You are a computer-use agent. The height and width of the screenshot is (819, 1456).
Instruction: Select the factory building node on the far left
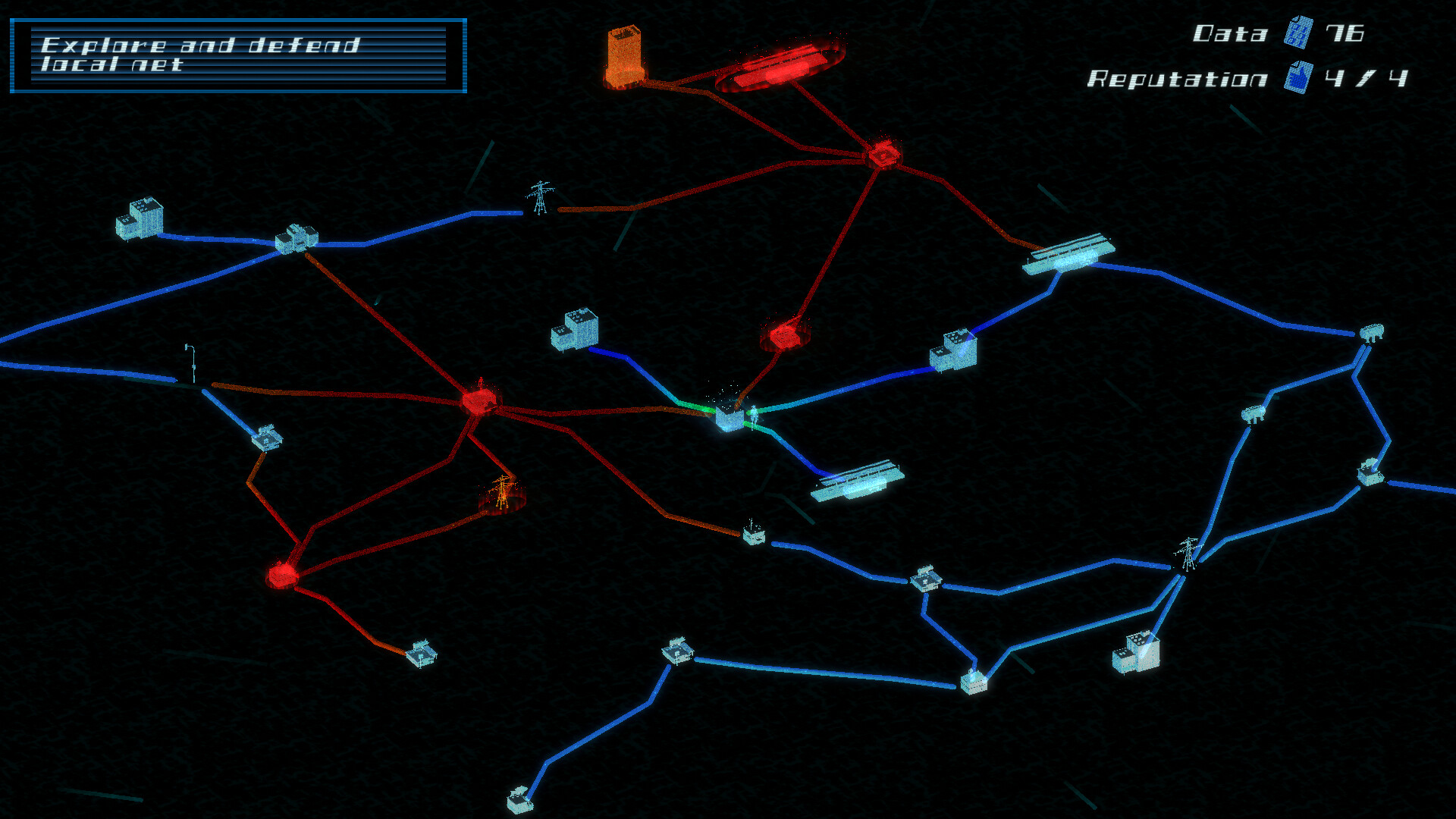point(140,220)
